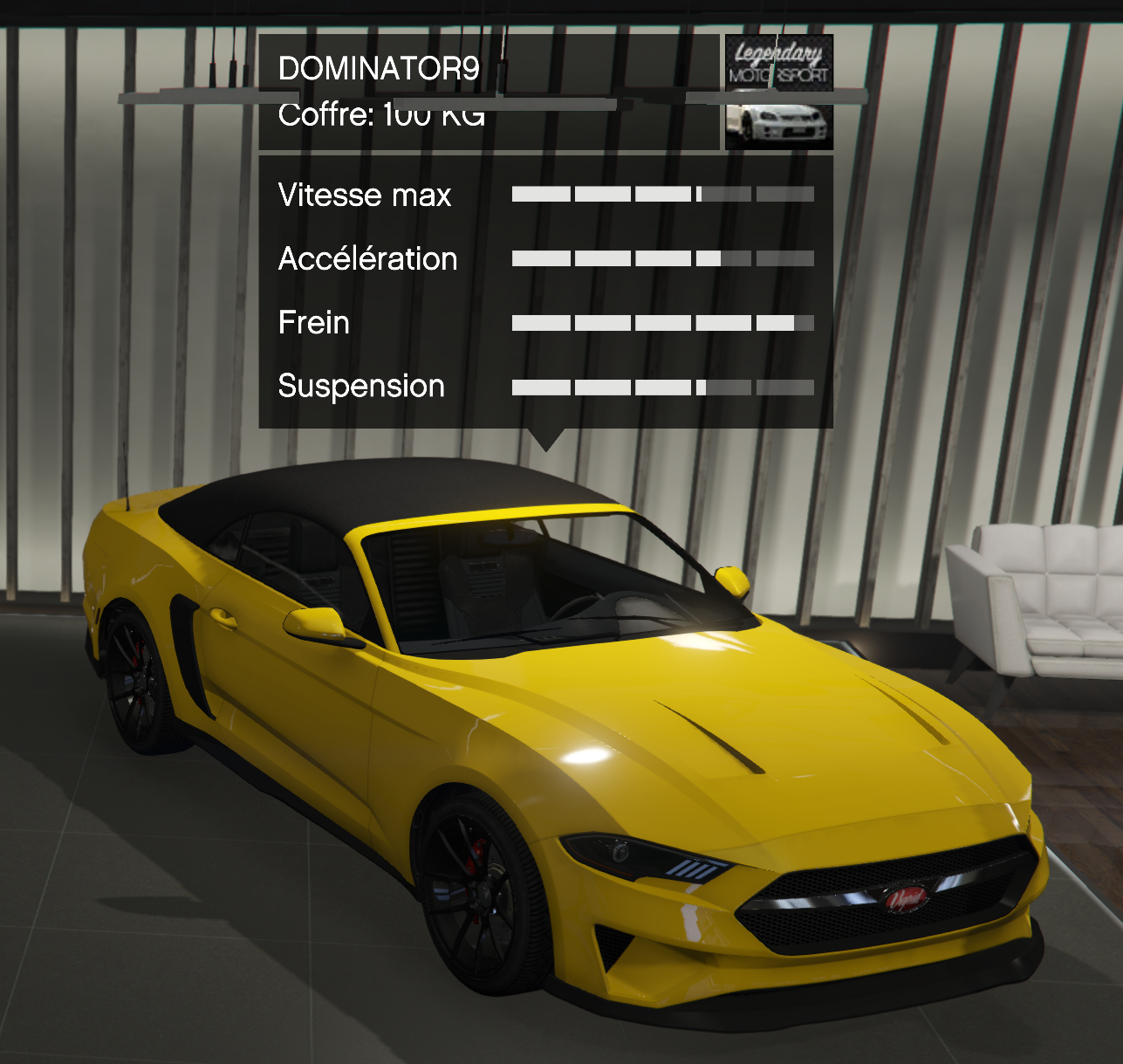
Task: Select the Accélération label
Action: [x=367, y=258]
